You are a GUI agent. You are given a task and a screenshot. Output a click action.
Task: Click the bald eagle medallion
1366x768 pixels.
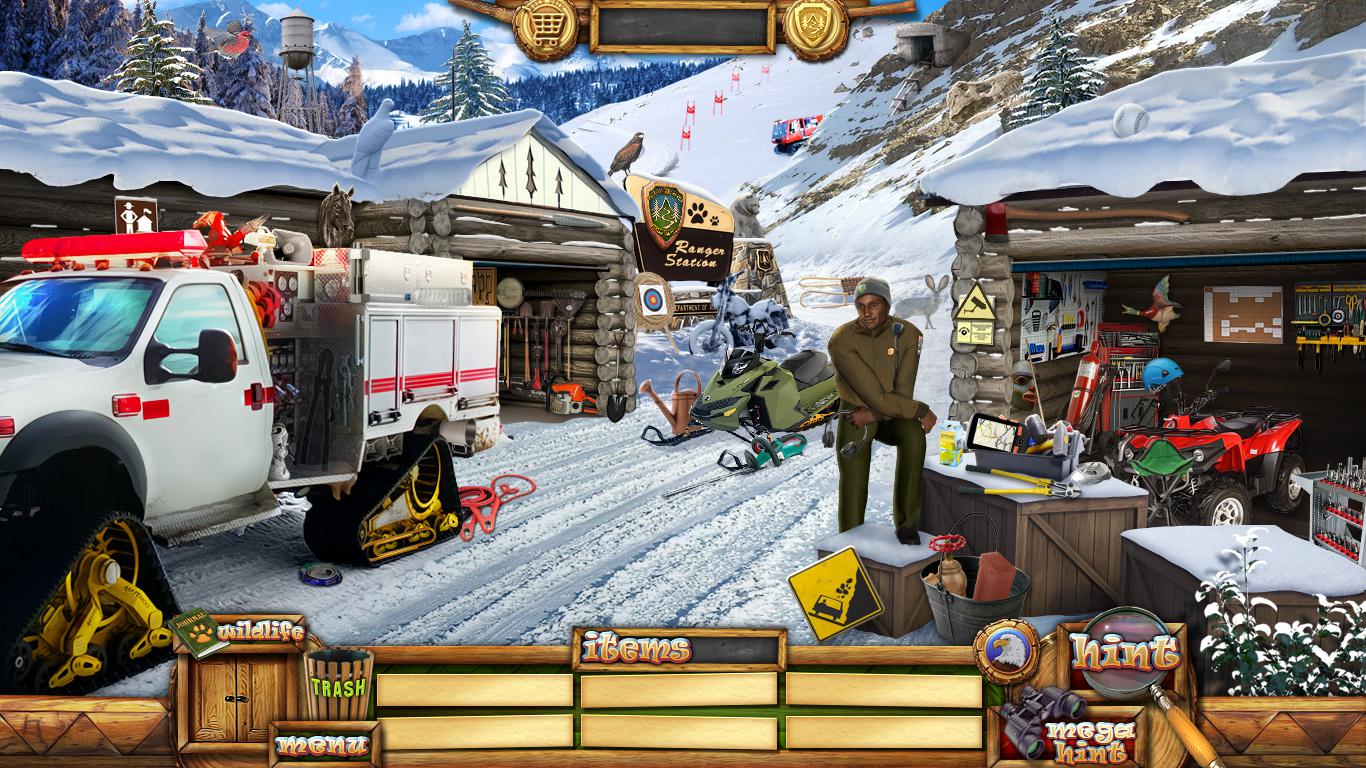(1005, 651)
